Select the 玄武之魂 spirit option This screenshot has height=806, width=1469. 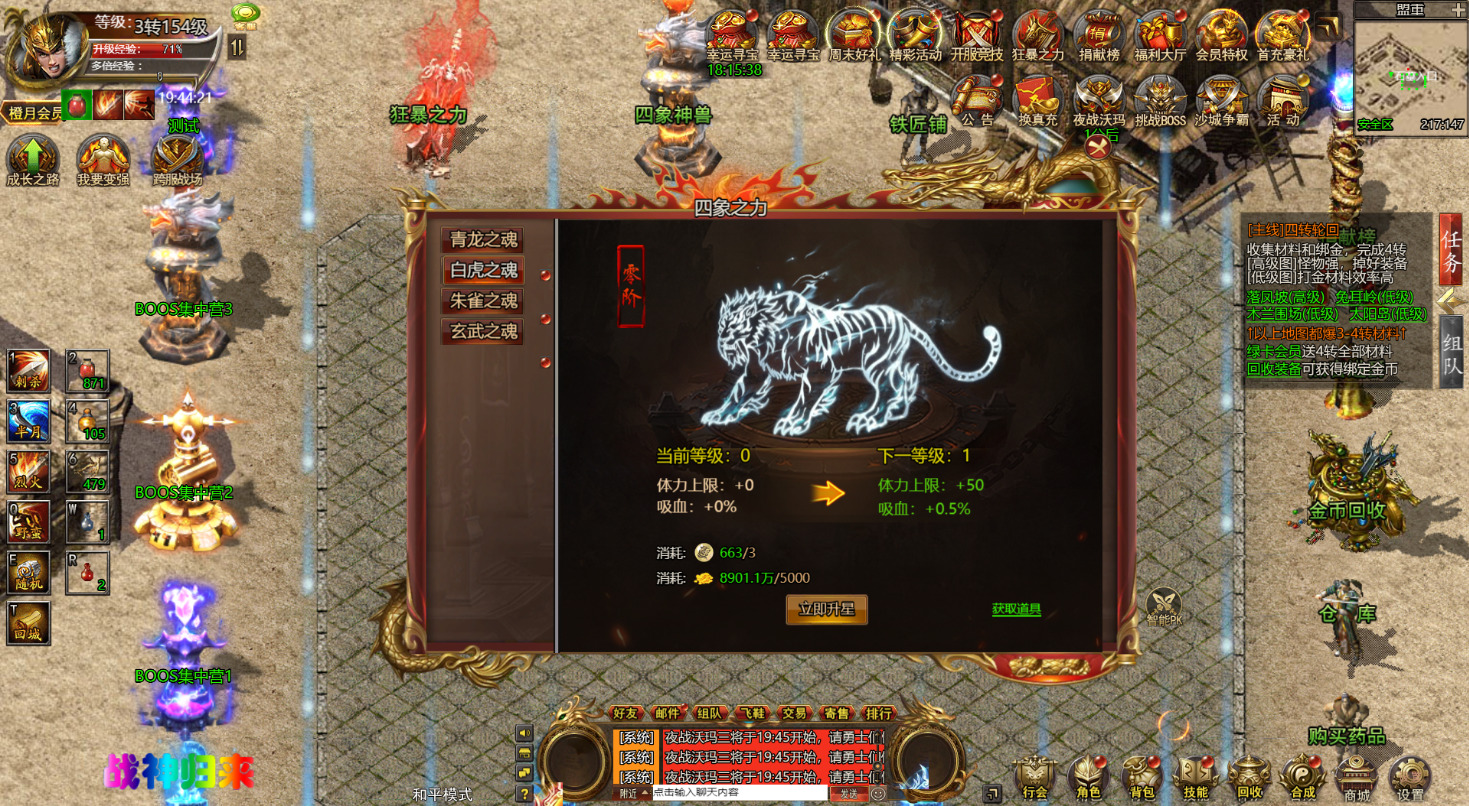coord(481,330)
